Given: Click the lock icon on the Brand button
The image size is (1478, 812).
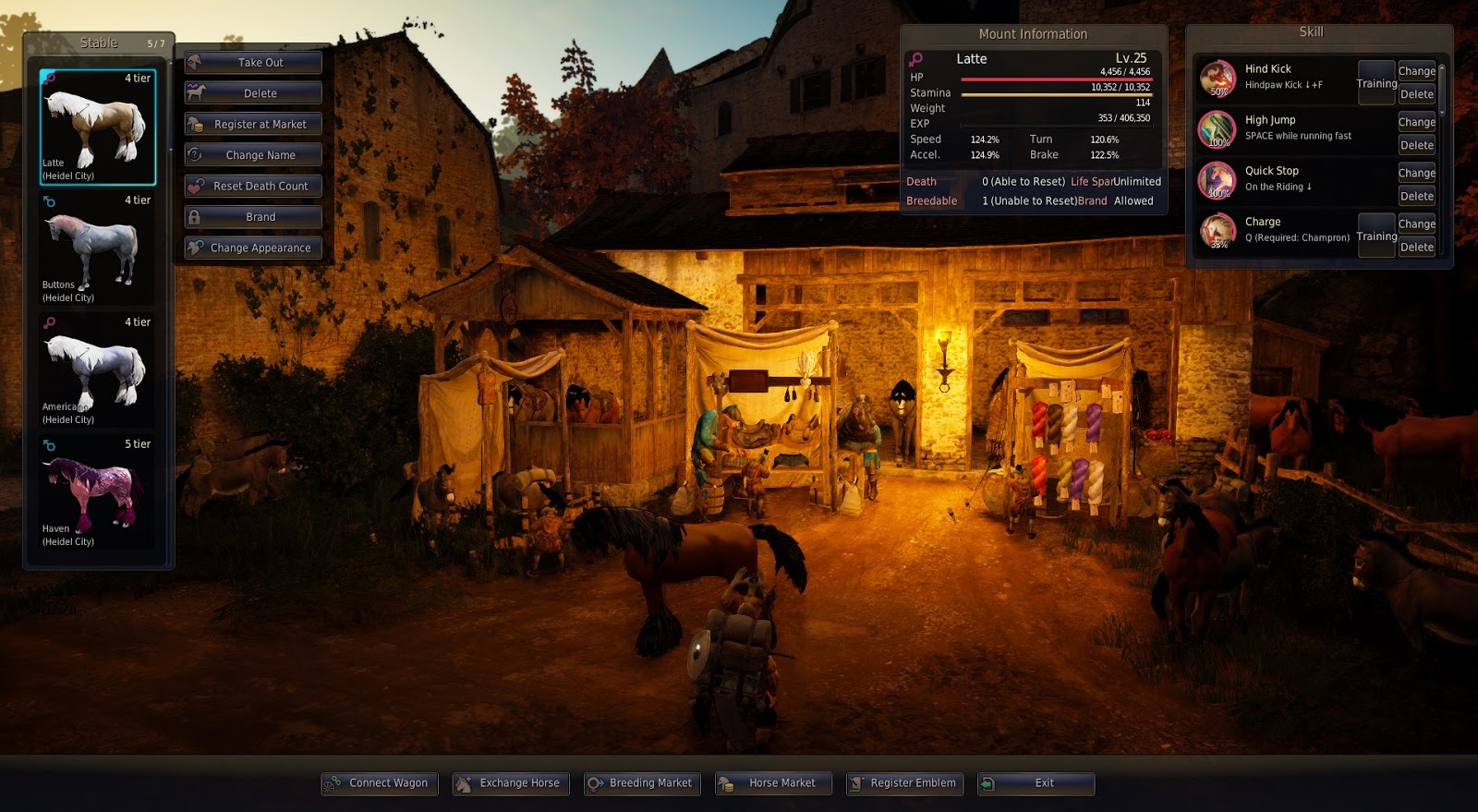Looking at the screenshot, I should [x=197, y=216].
